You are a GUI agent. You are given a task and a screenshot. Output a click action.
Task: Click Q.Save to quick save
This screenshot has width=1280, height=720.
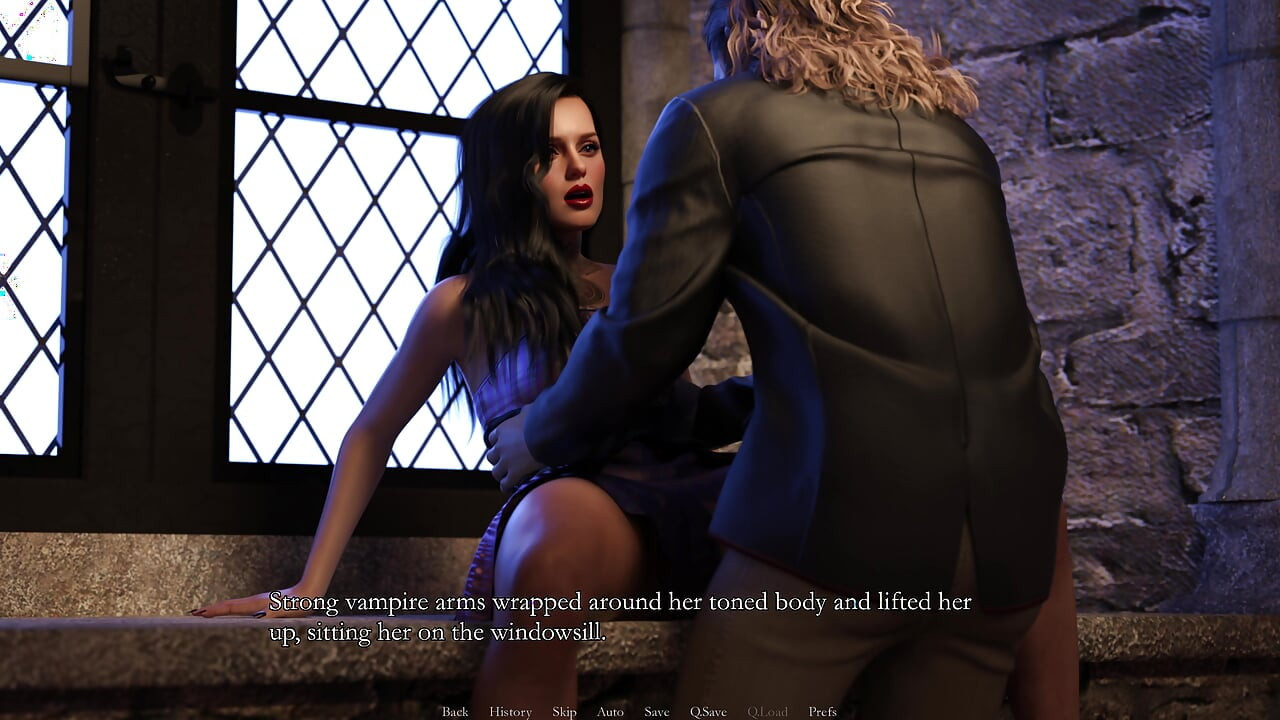click(708, 712)
